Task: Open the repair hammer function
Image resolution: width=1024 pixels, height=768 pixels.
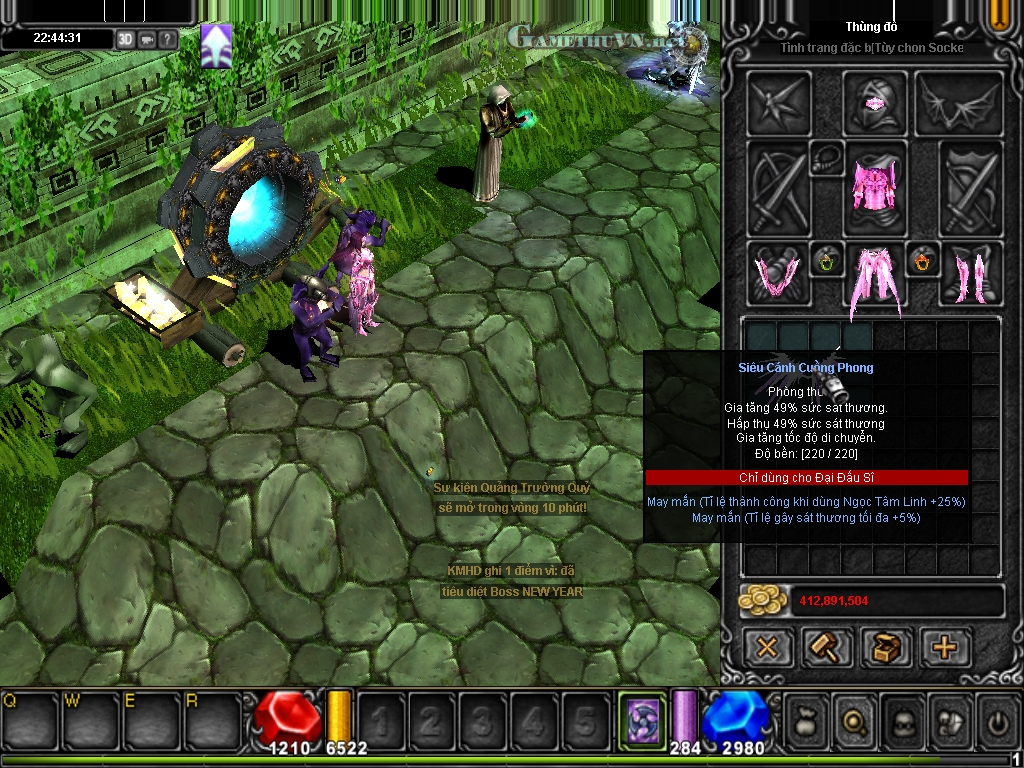Action: pos(827,647)
